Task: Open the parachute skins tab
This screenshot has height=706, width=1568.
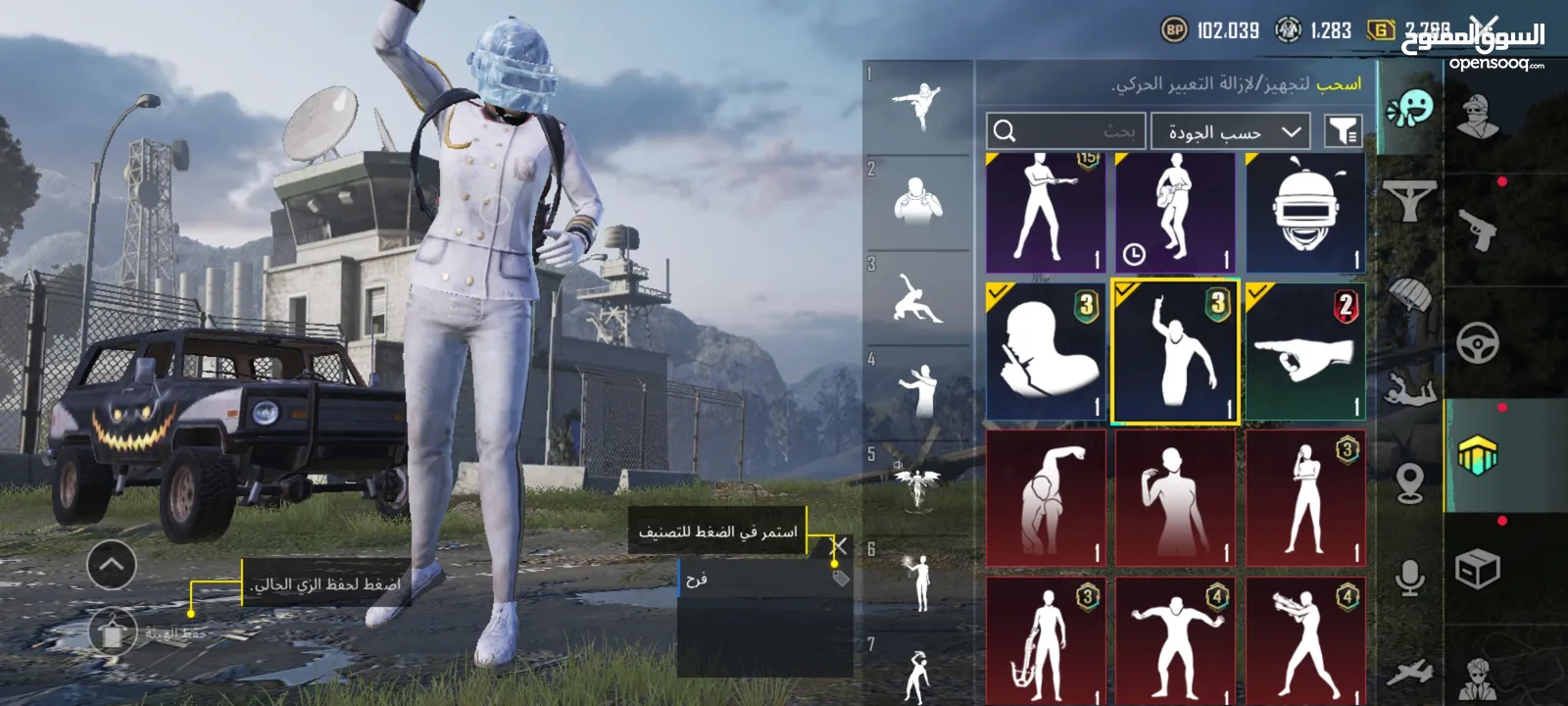Action: [1409, 294]
